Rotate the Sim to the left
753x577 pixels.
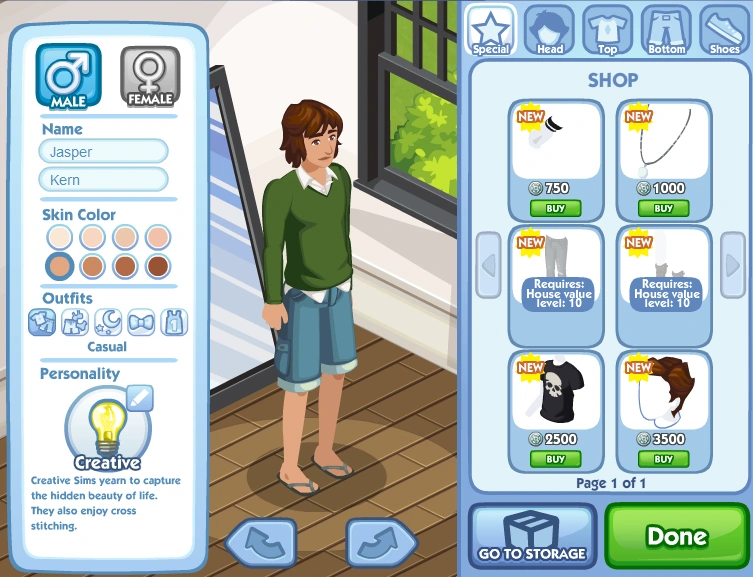pos(261,541)
